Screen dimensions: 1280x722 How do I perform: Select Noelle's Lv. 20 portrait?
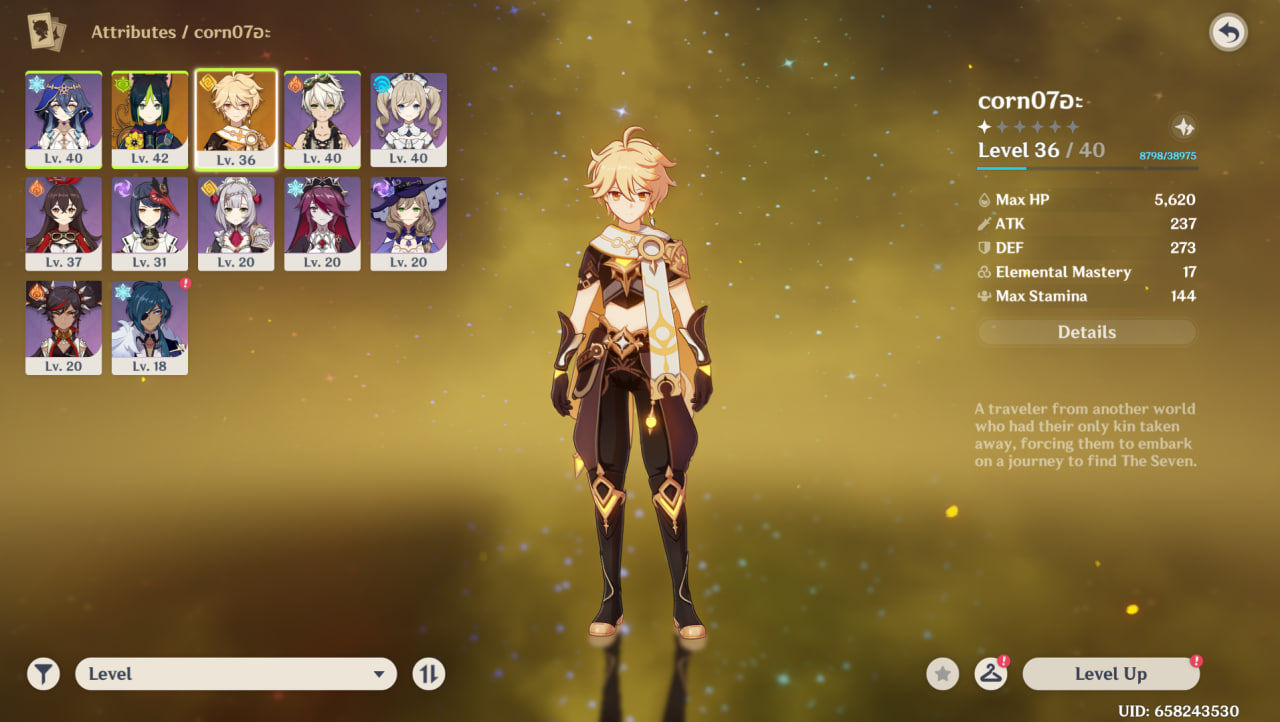[x=236, y=223]
